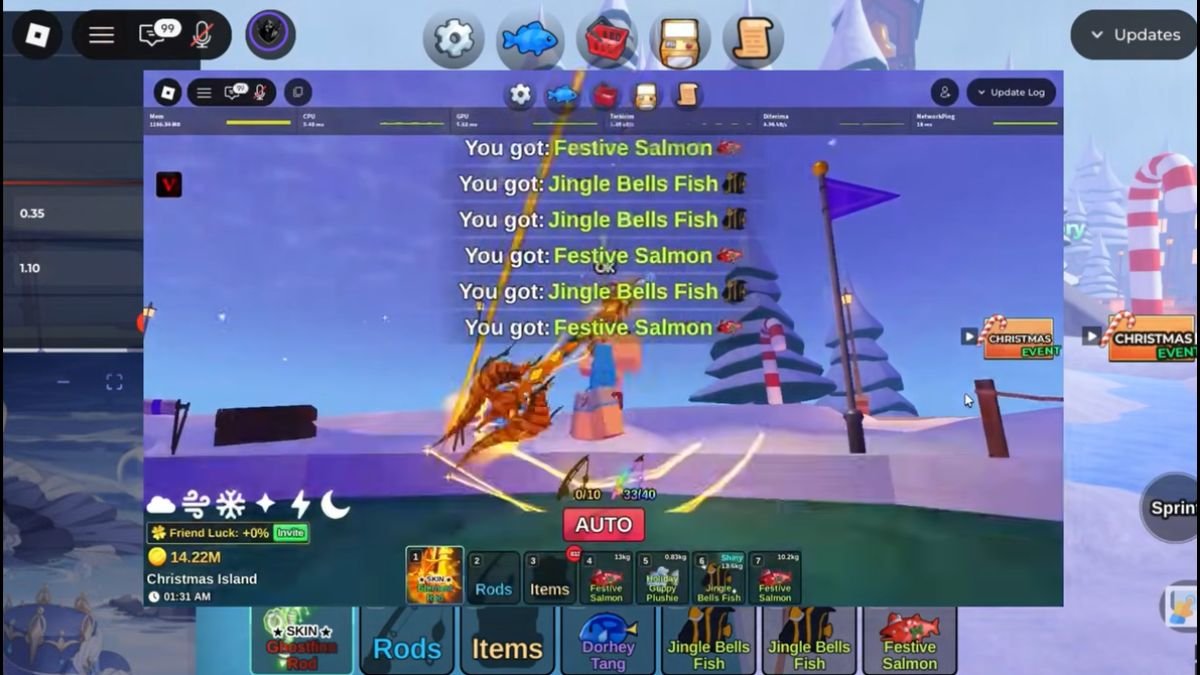
Task: Open the profile icon beside Update Log
Action: click(944, 92)
